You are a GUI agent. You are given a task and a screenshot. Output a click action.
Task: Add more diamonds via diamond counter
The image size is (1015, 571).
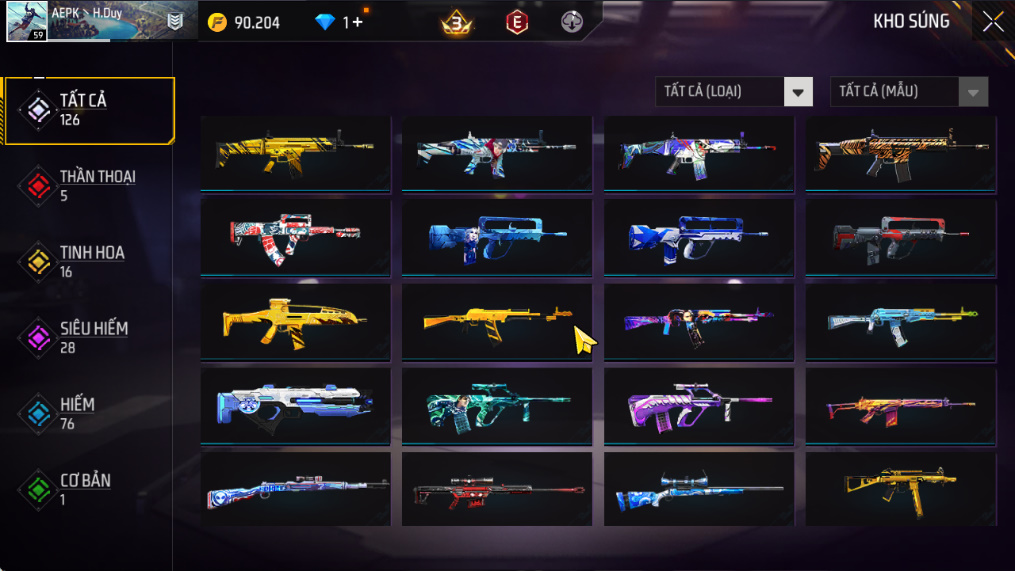click(353, 22)
